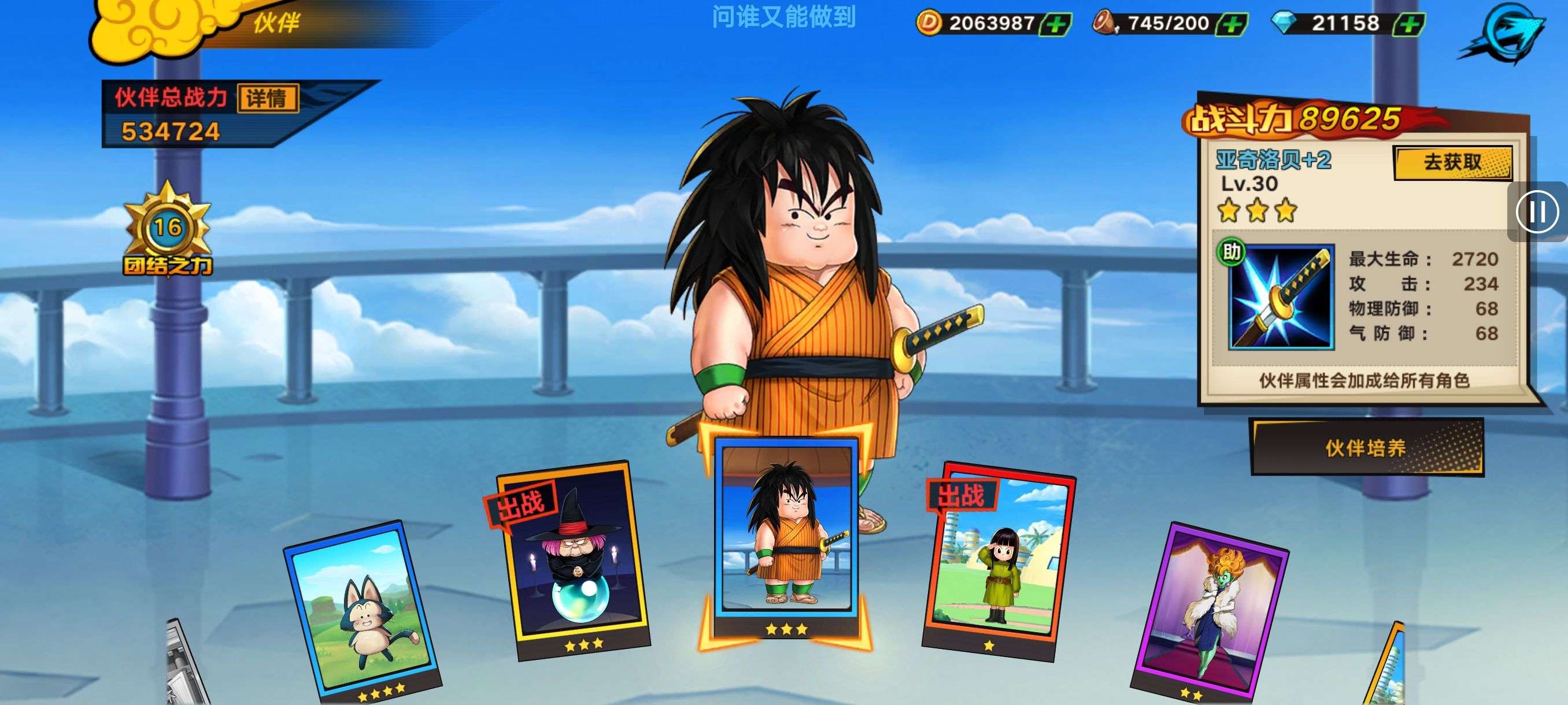
Task: Add more gold coins with plus button
Action: click(x=1056, y=24)
